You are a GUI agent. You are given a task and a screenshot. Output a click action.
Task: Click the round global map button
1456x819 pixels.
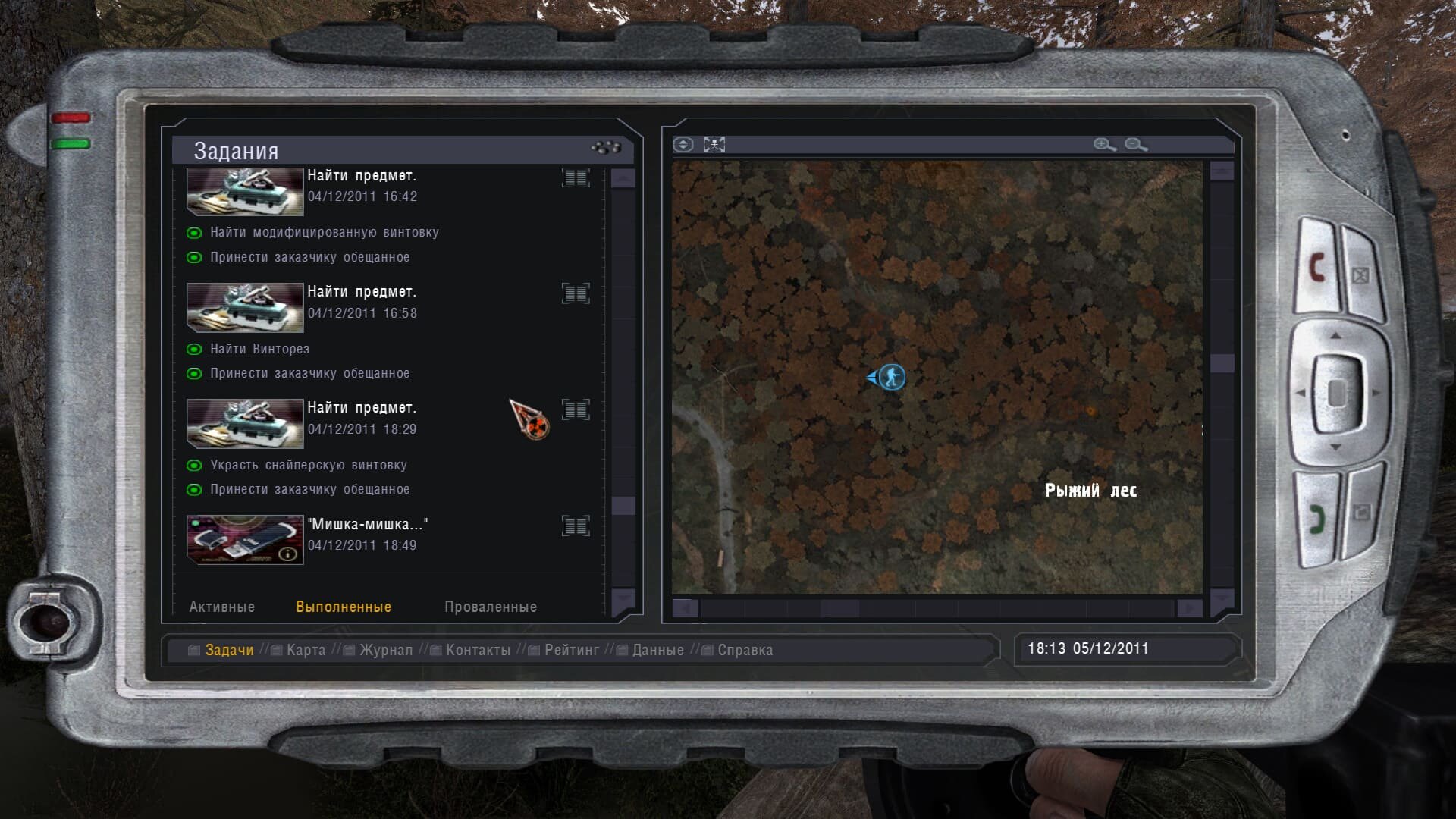click(x=683, y=144)
